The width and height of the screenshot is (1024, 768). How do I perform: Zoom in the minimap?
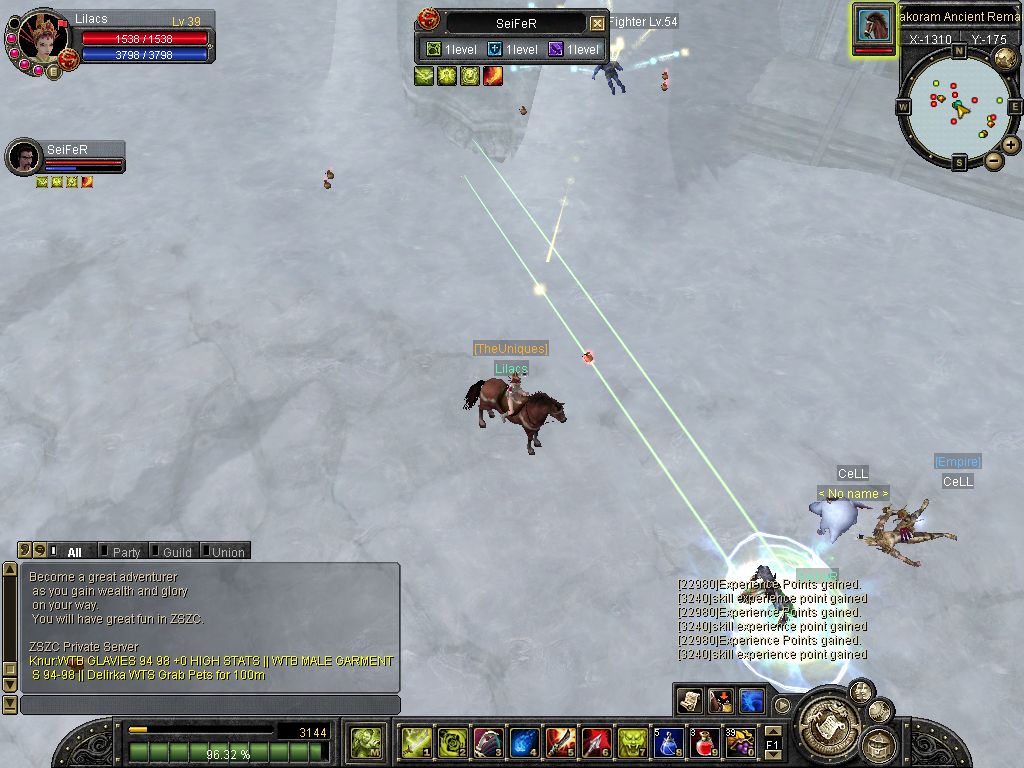pos(1011,145)
